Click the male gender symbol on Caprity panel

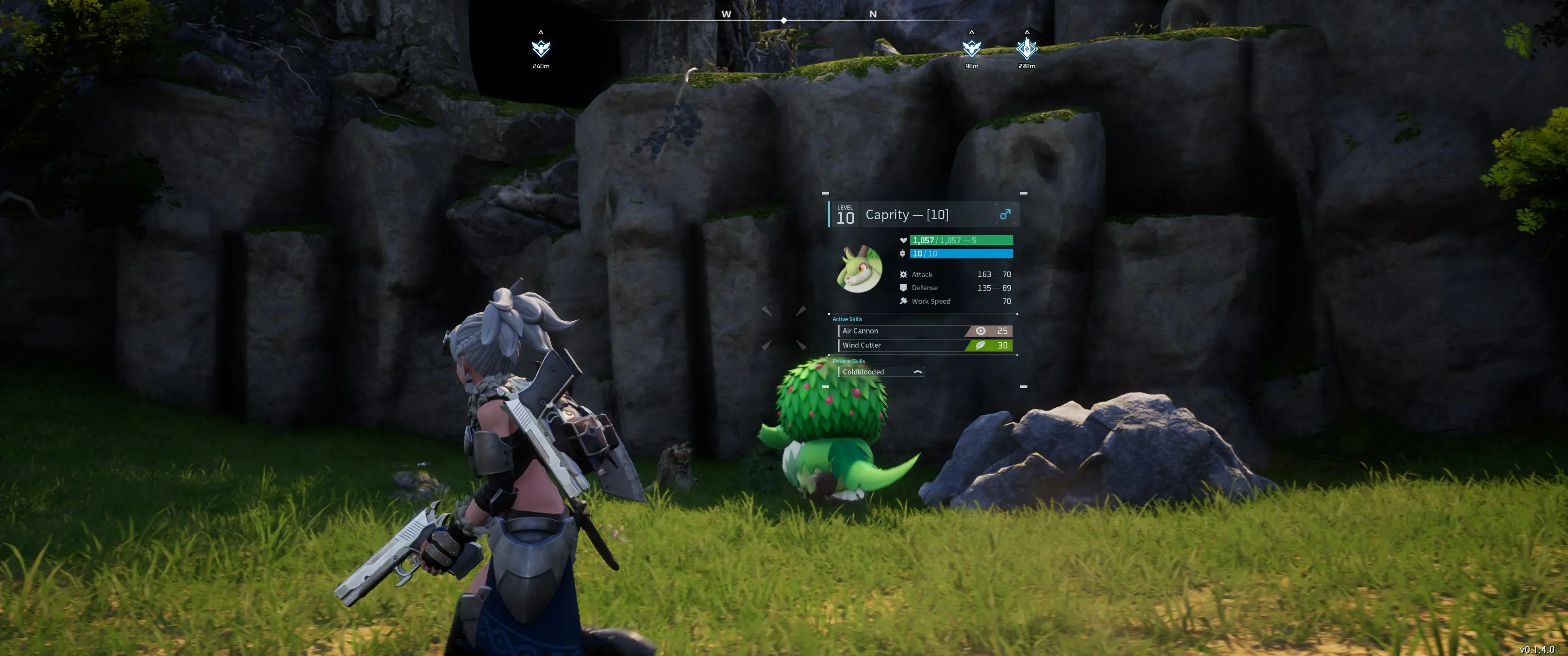click(x=1005, y=214)
